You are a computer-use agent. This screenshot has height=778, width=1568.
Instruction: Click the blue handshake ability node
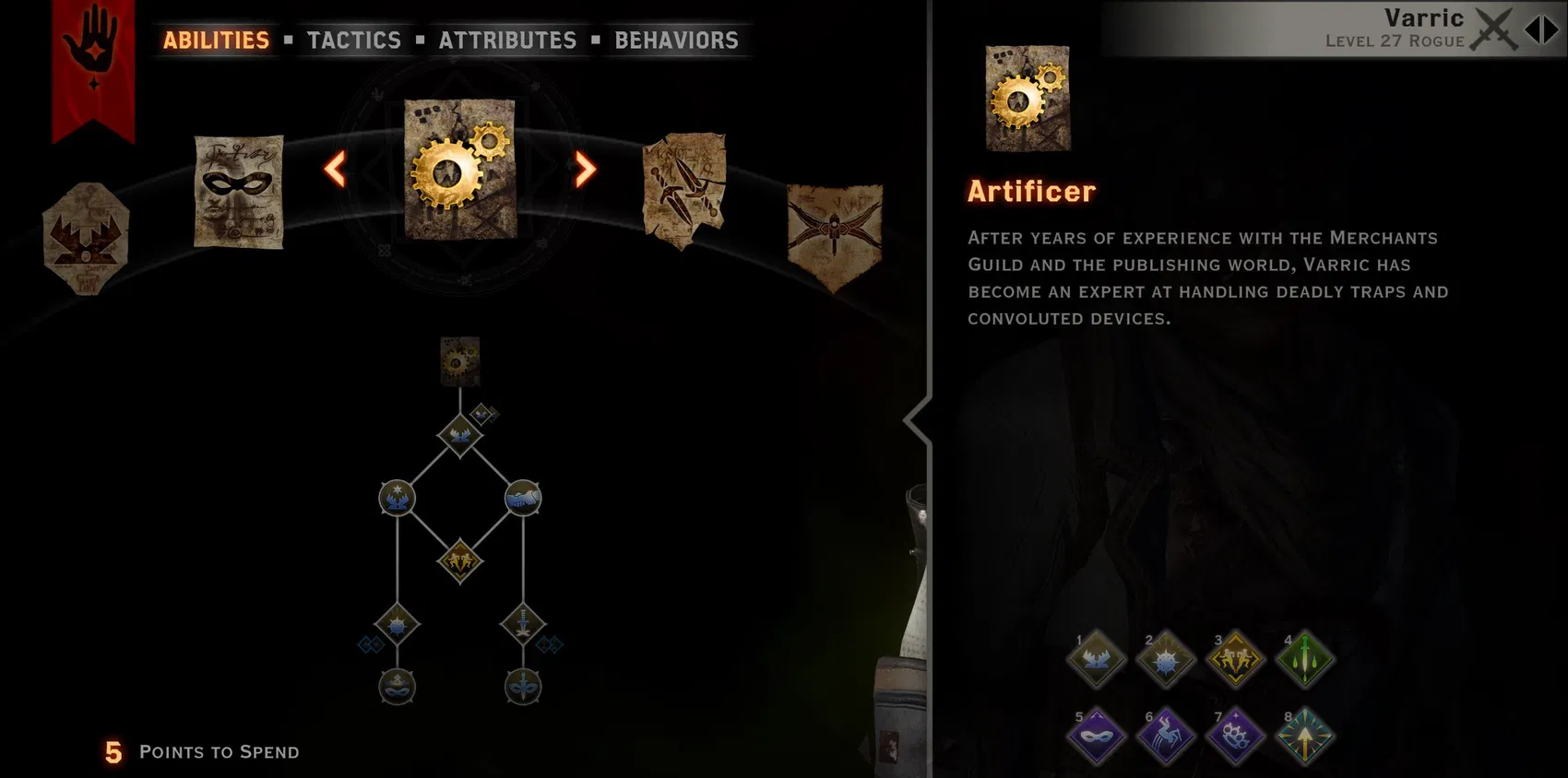click(524, 498)
